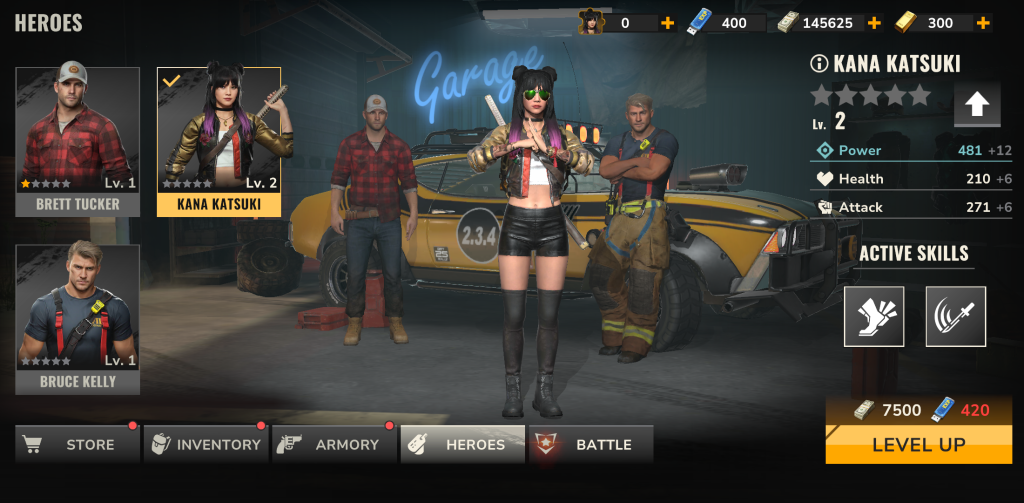This screenshot has height=503, width=1024.
Task: Open the Store menu
Action: (77, 444)
